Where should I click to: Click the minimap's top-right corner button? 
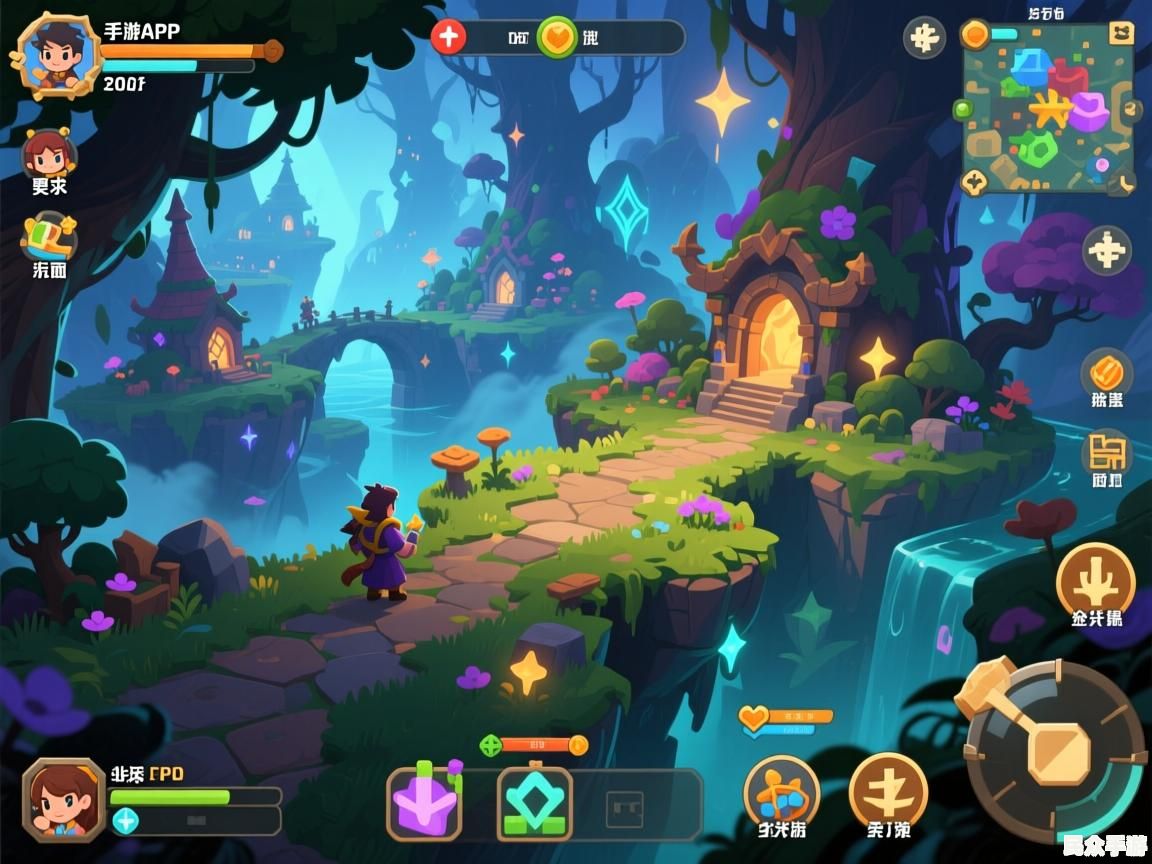[1122, 33]
